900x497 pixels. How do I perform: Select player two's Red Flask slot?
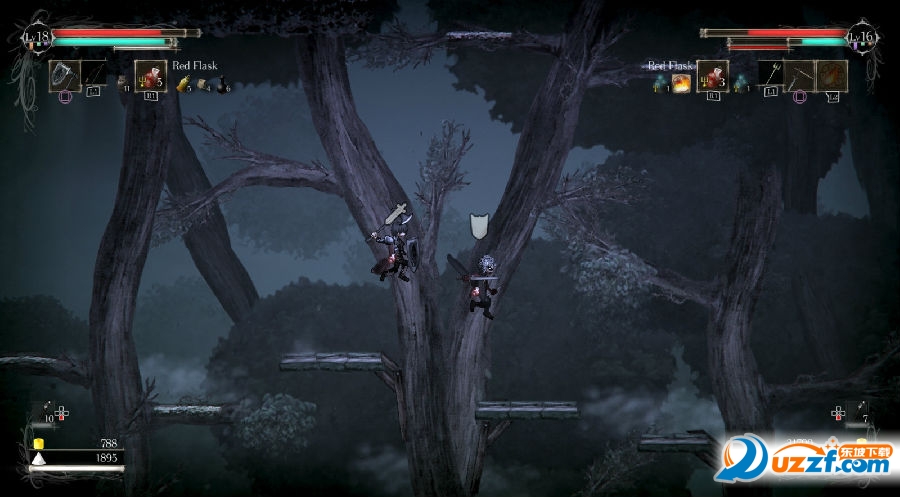(x=712, y=76)
